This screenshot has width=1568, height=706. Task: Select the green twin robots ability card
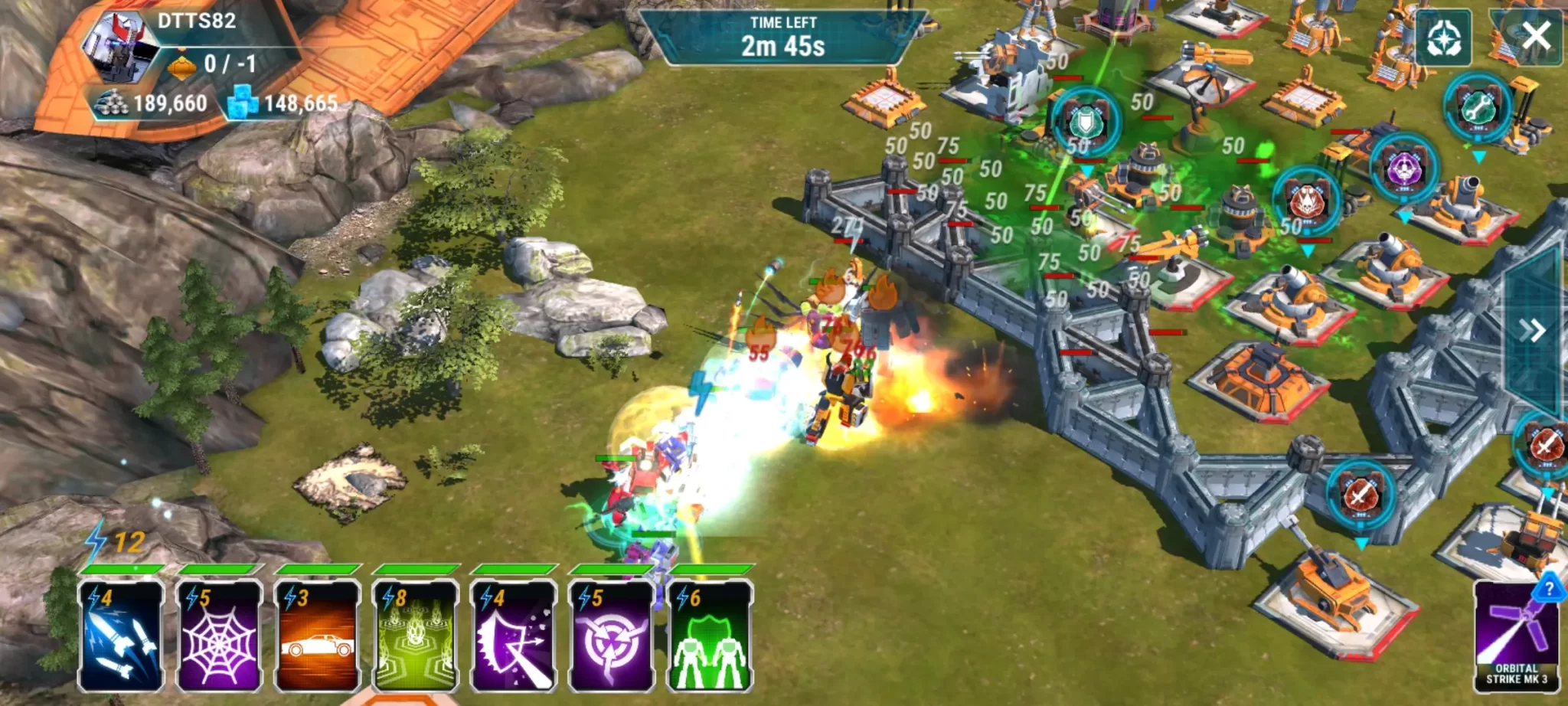709,636
